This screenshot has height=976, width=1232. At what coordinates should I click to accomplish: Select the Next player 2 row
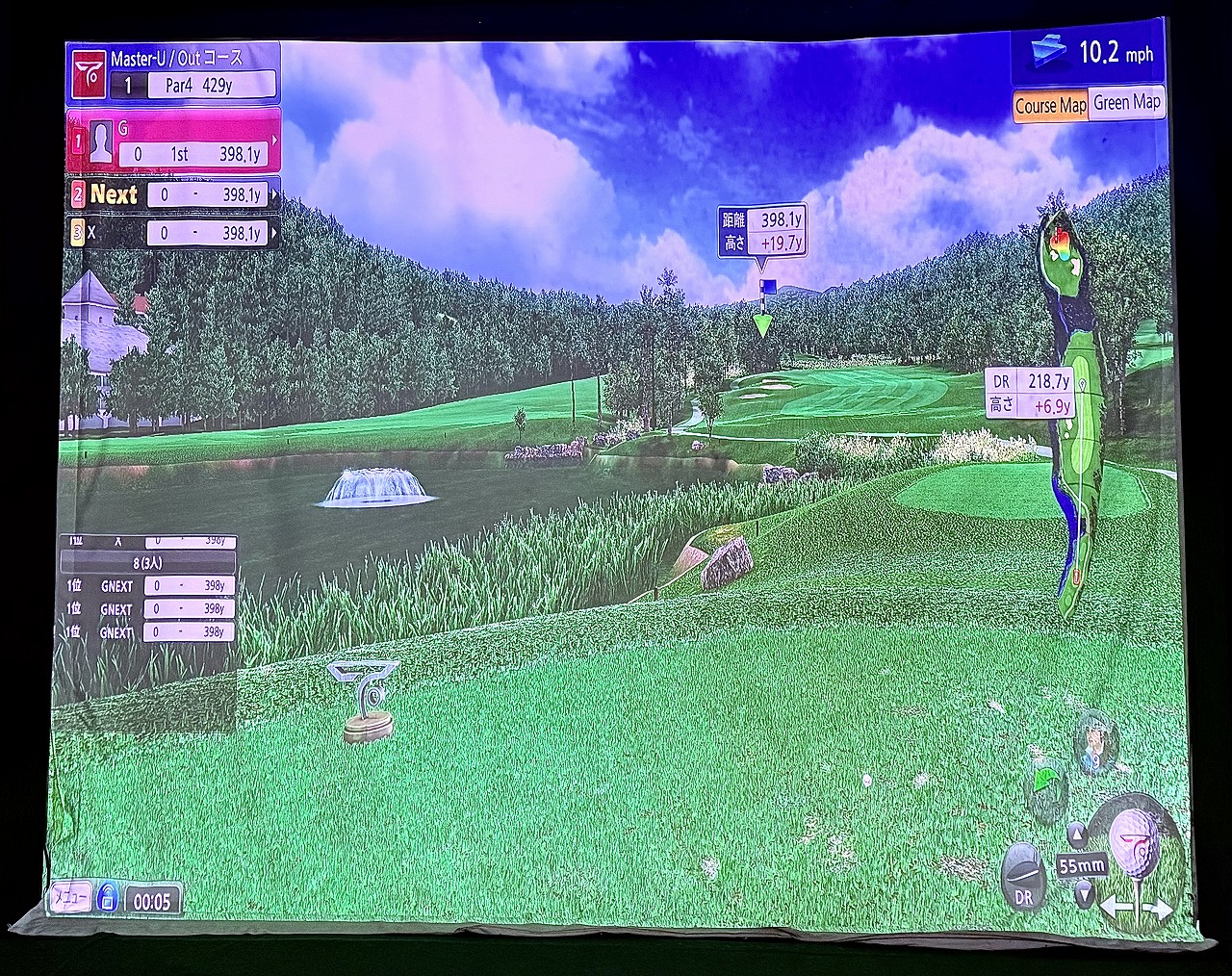[x=173, y=194]
